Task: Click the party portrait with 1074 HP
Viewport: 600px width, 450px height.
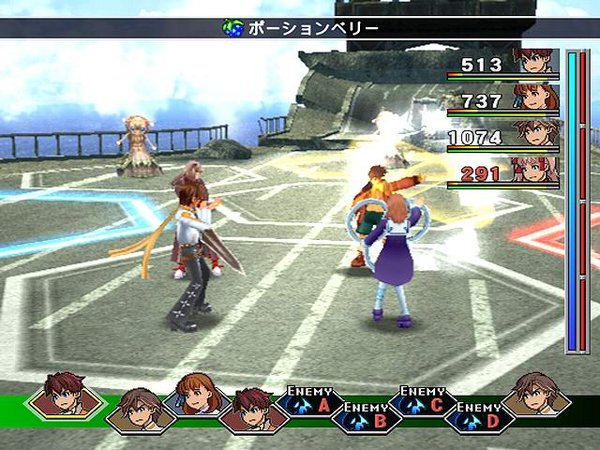Action: (x=536, y=134)
